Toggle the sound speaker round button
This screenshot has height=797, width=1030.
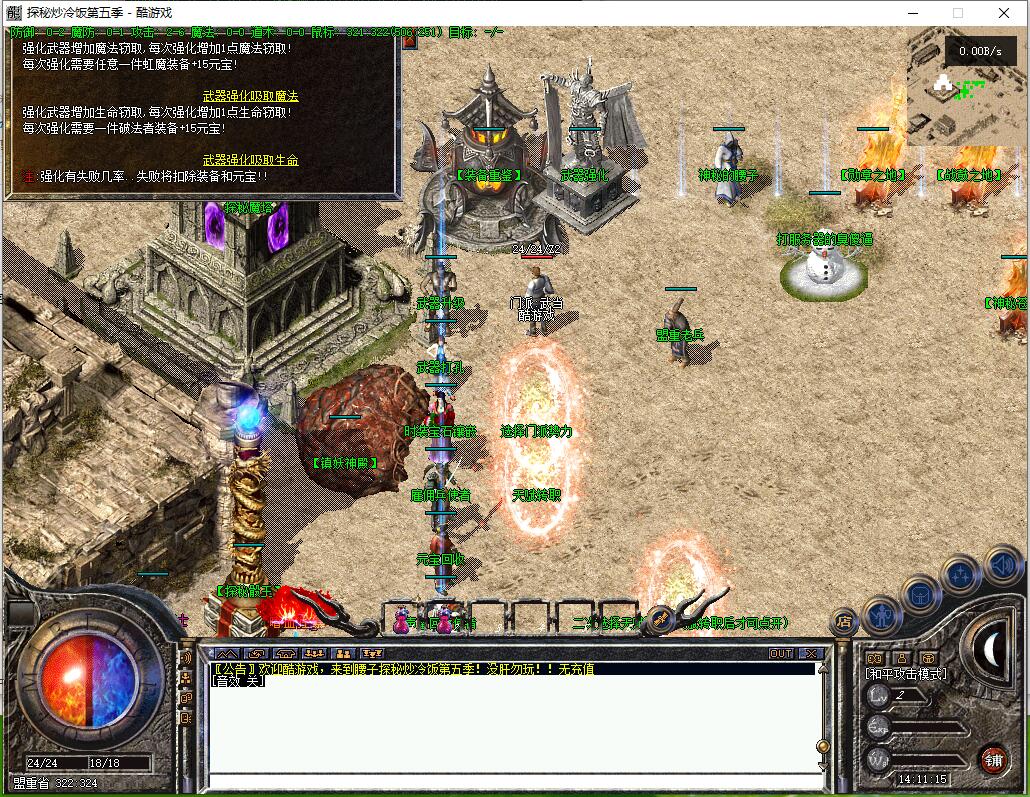click(x=1001, y=566)
